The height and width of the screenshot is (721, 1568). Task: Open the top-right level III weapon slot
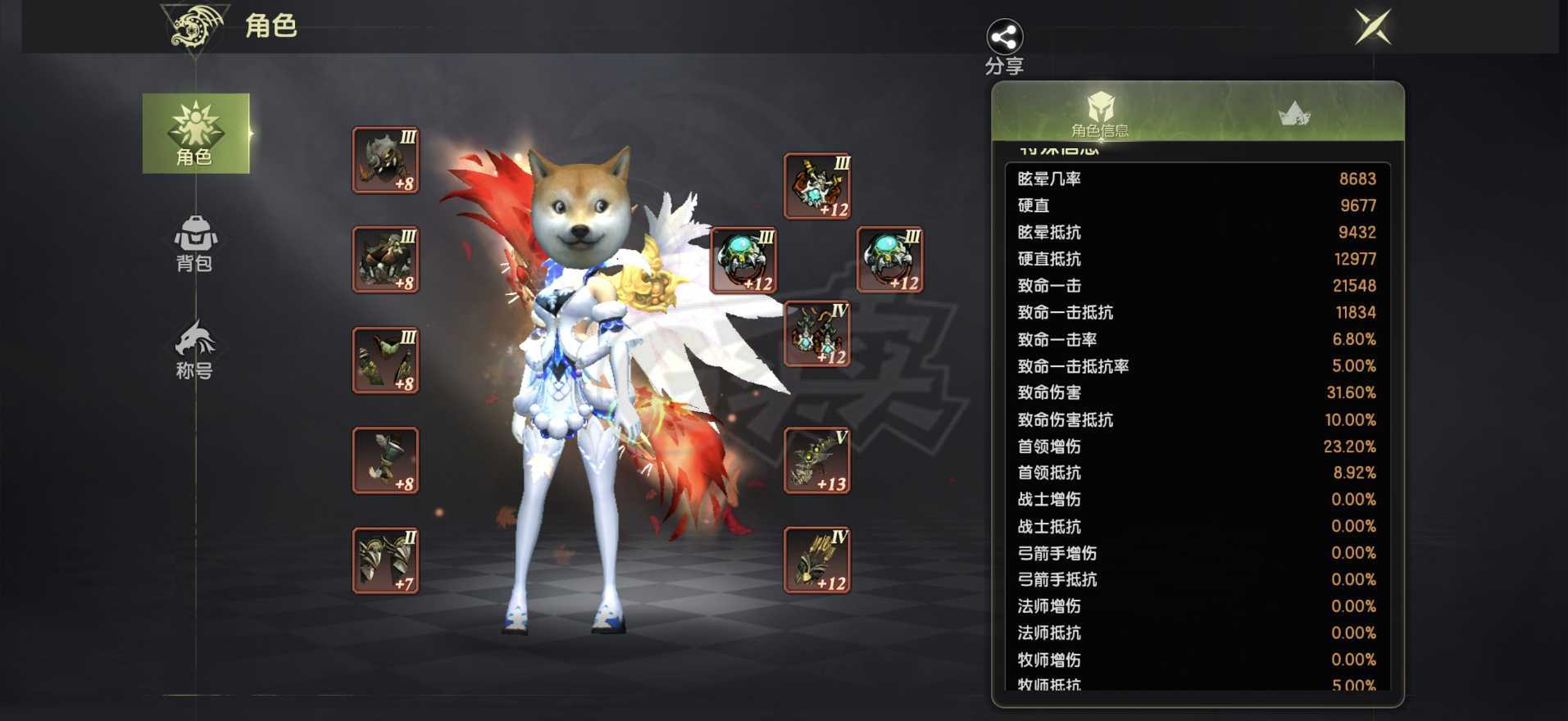click(816, 186)
